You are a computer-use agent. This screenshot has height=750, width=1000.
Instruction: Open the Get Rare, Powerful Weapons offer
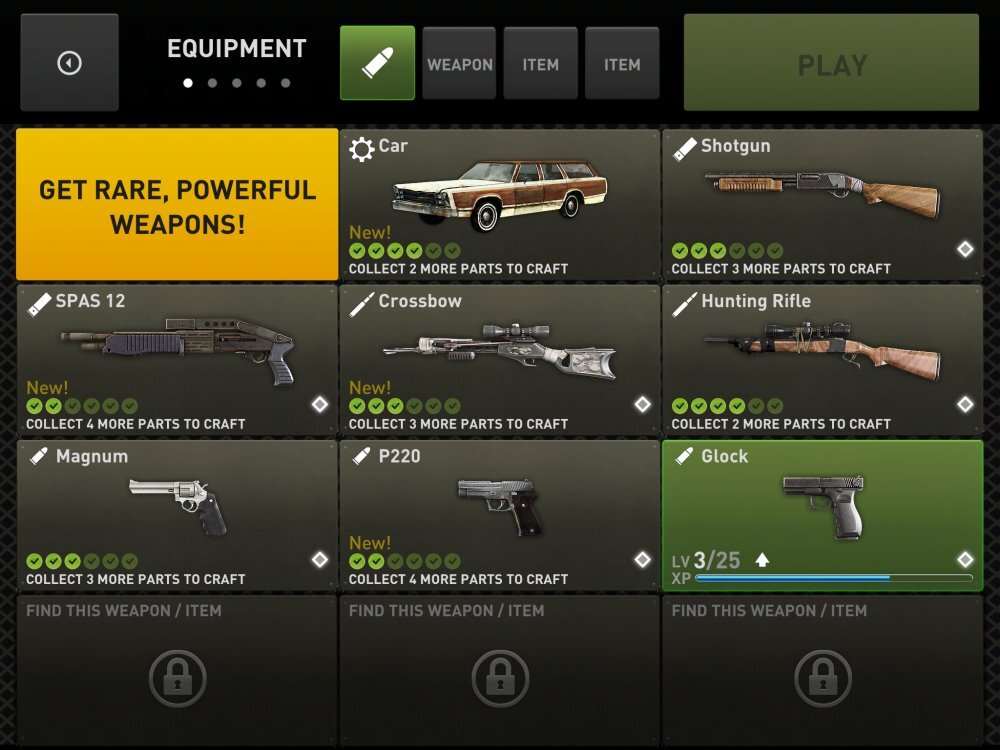pyautogui.click(x=177, y=204)
